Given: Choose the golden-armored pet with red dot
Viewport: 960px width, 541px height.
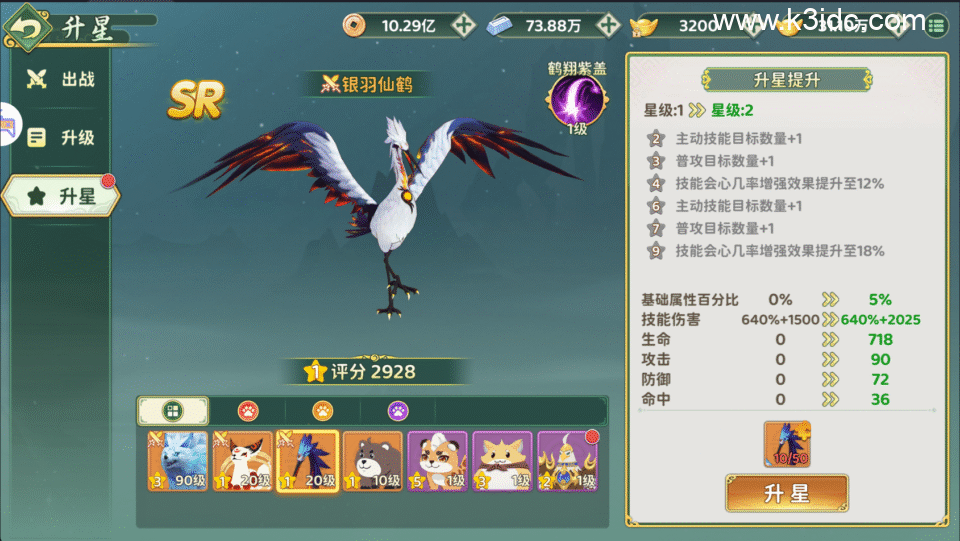Looking at the screenshot, I should pos(567,461).
